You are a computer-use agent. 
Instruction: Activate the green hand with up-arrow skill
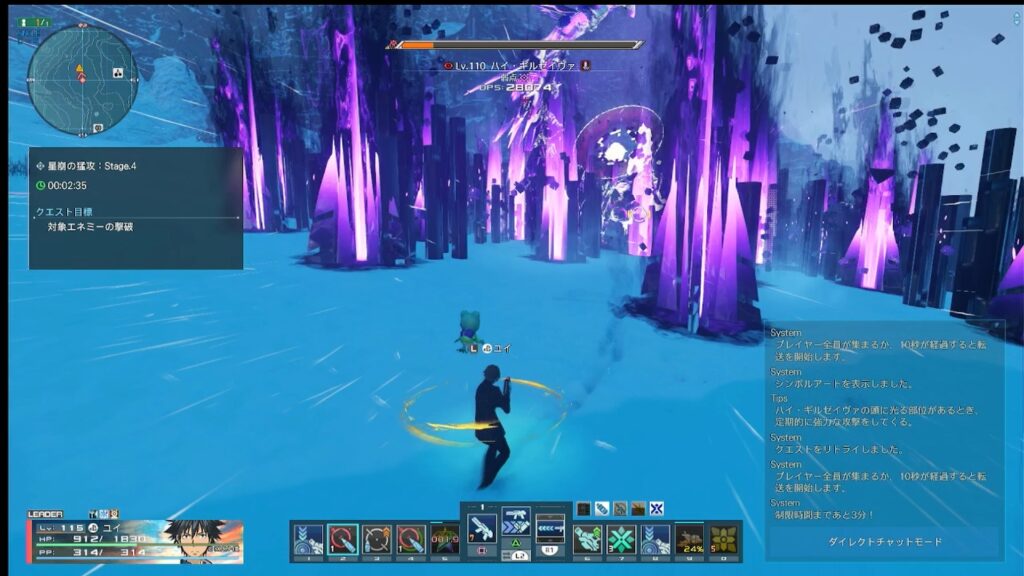(x=589, y=539)
